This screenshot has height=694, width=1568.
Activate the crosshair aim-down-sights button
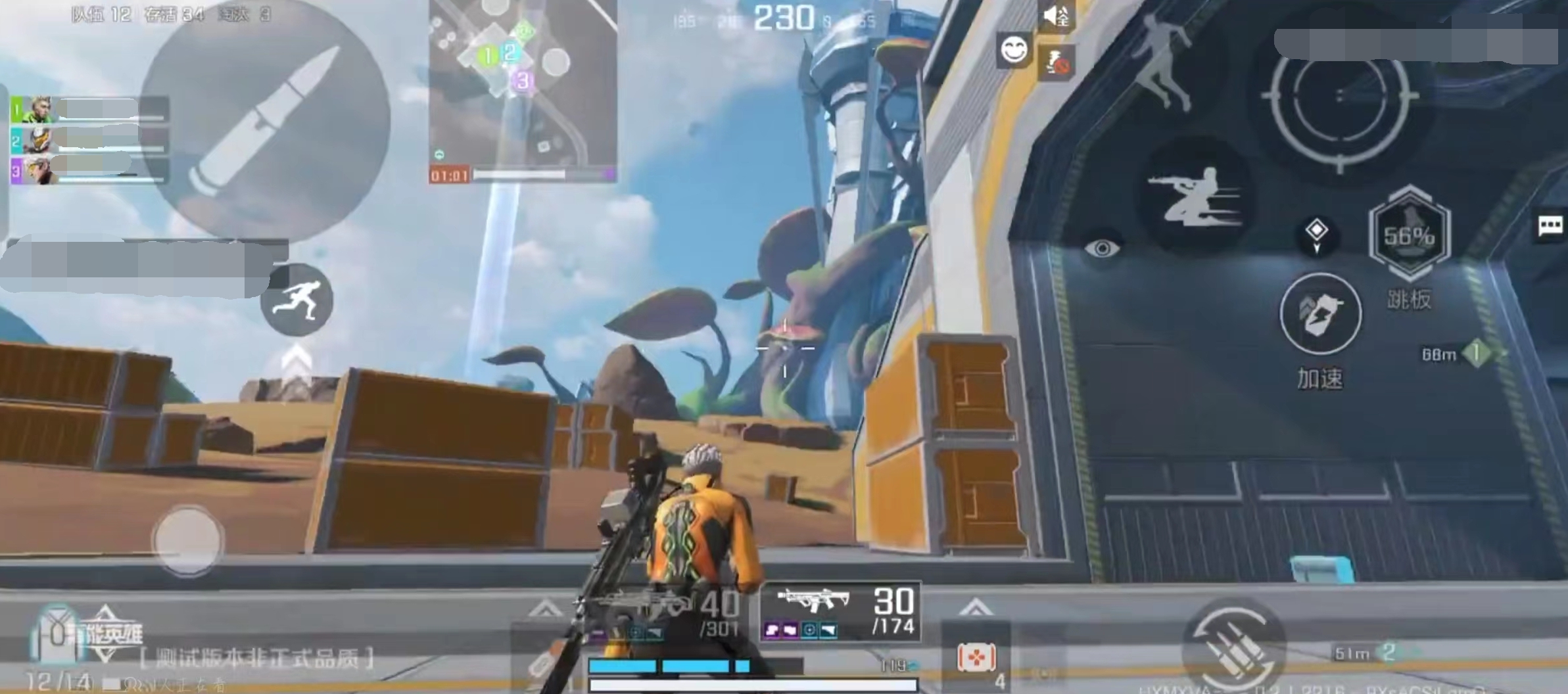[1339, 97]
